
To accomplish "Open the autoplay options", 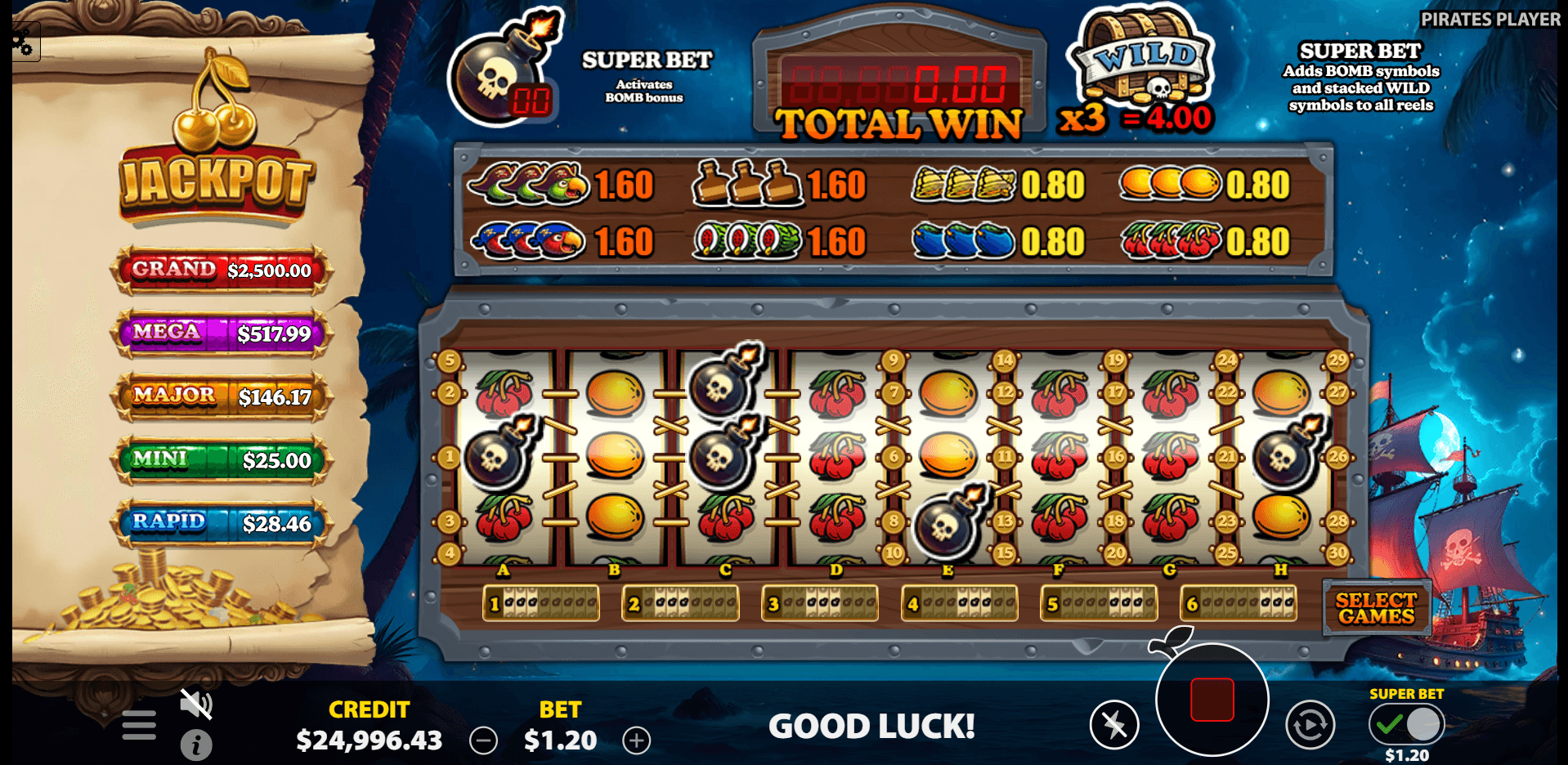I will pyautogui.click(x=1310, y=724).
